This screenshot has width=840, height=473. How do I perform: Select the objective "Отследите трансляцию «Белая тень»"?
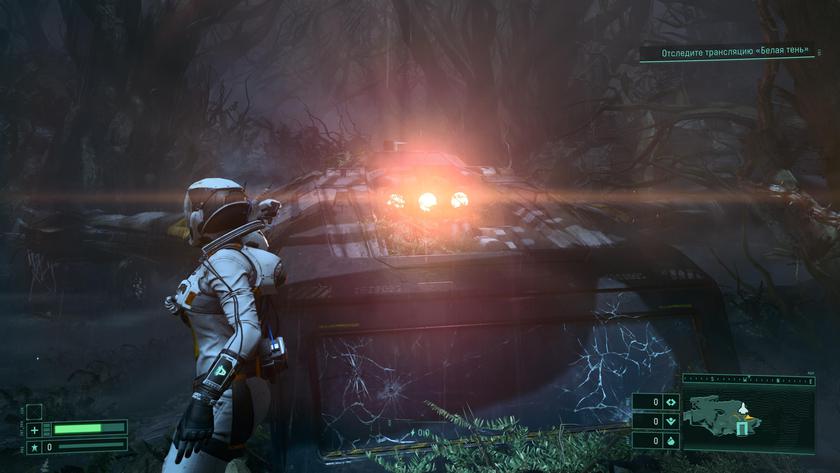pos(739,53)
